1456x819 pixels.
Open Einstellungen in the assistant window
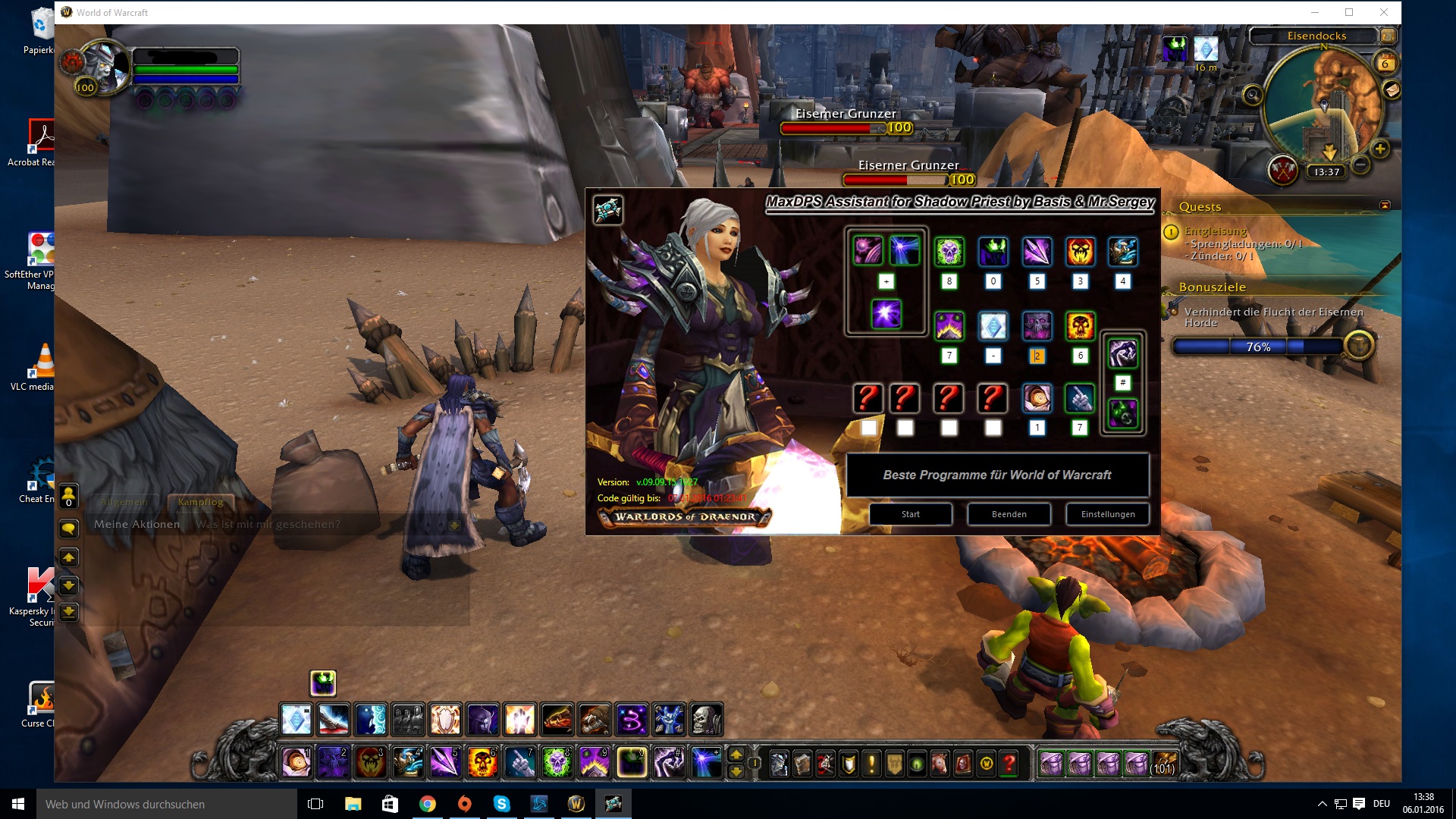[x=1107, y=514]
